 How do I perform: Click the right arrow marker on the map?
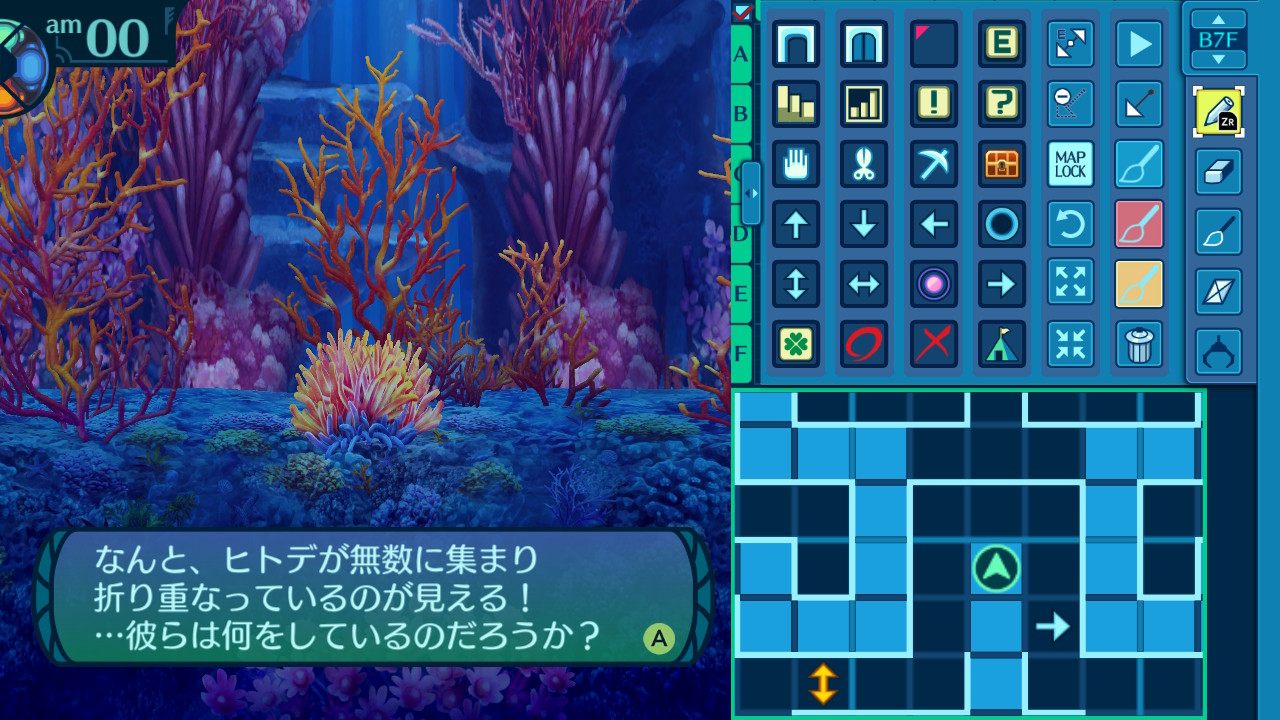pos(1052,627)
